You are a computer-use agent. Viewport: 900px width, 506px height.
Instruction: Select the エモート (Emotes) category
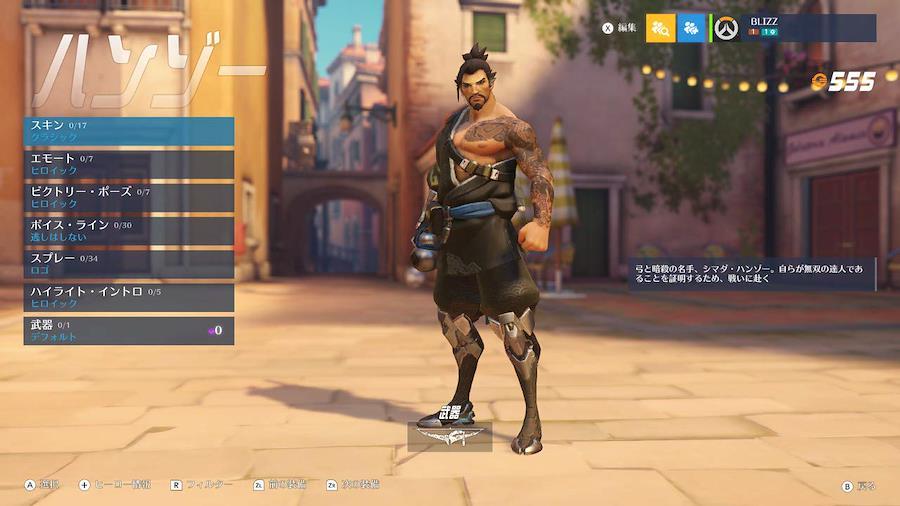[129, 164]
